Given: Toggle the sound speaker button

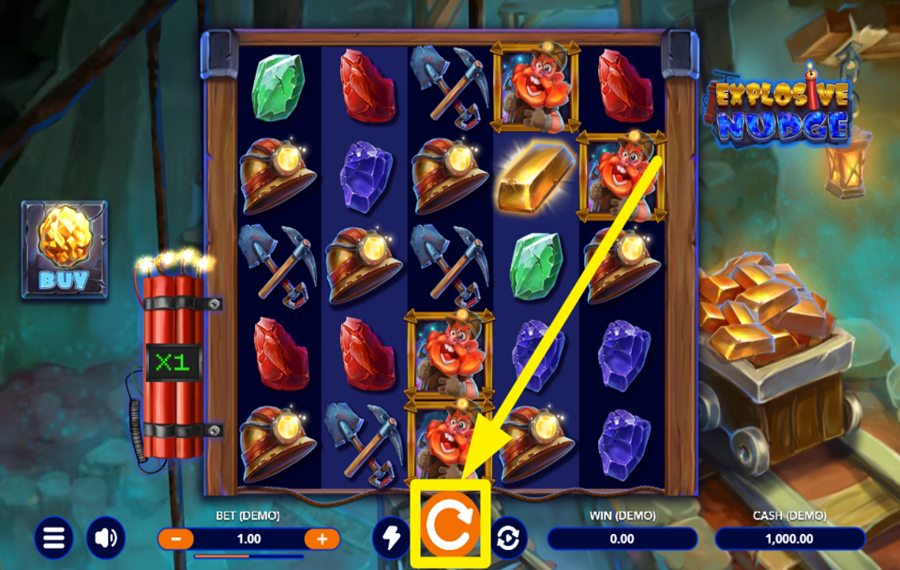Looking at the screenshot, I should pos(106,538).
